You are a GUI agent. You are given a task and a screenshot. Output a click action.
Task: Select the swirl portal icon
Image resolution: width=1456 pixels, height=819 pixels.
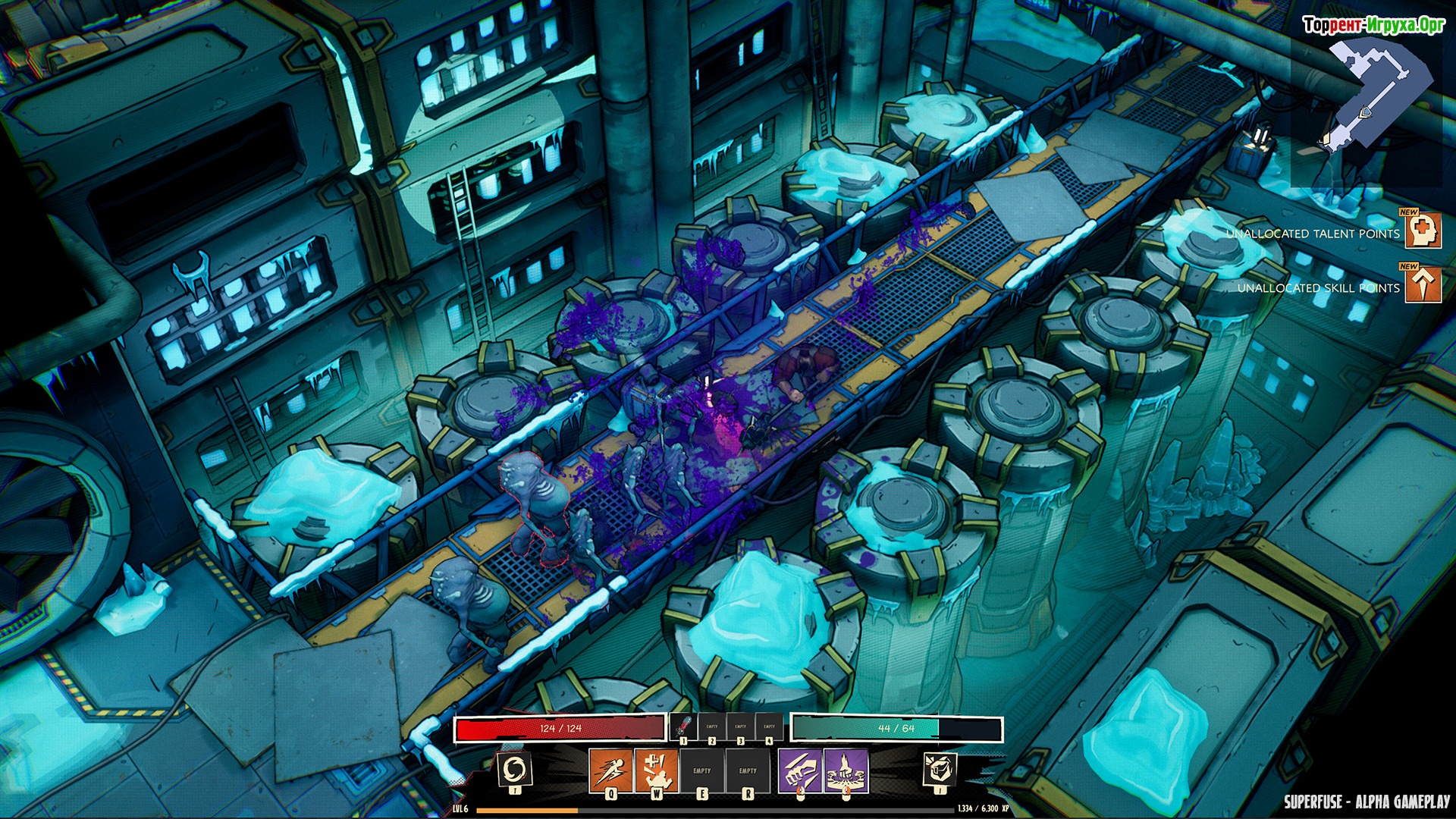coord(515,770)
